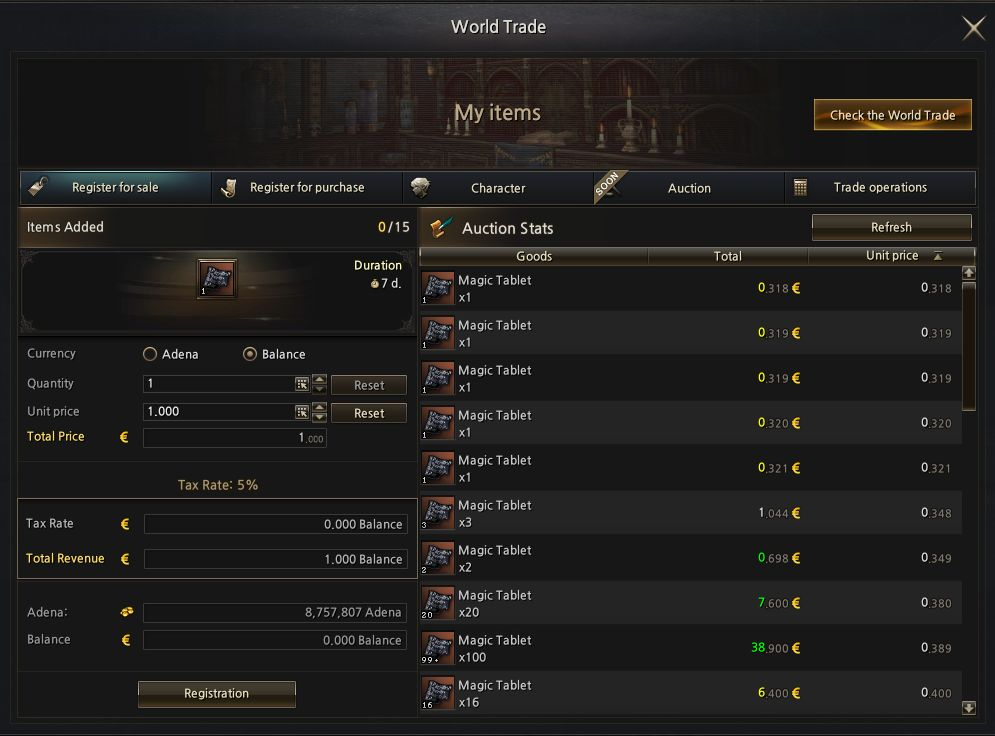995x736 pixels.
Task: Reset the Quantity value
Action: pos(368,385)
